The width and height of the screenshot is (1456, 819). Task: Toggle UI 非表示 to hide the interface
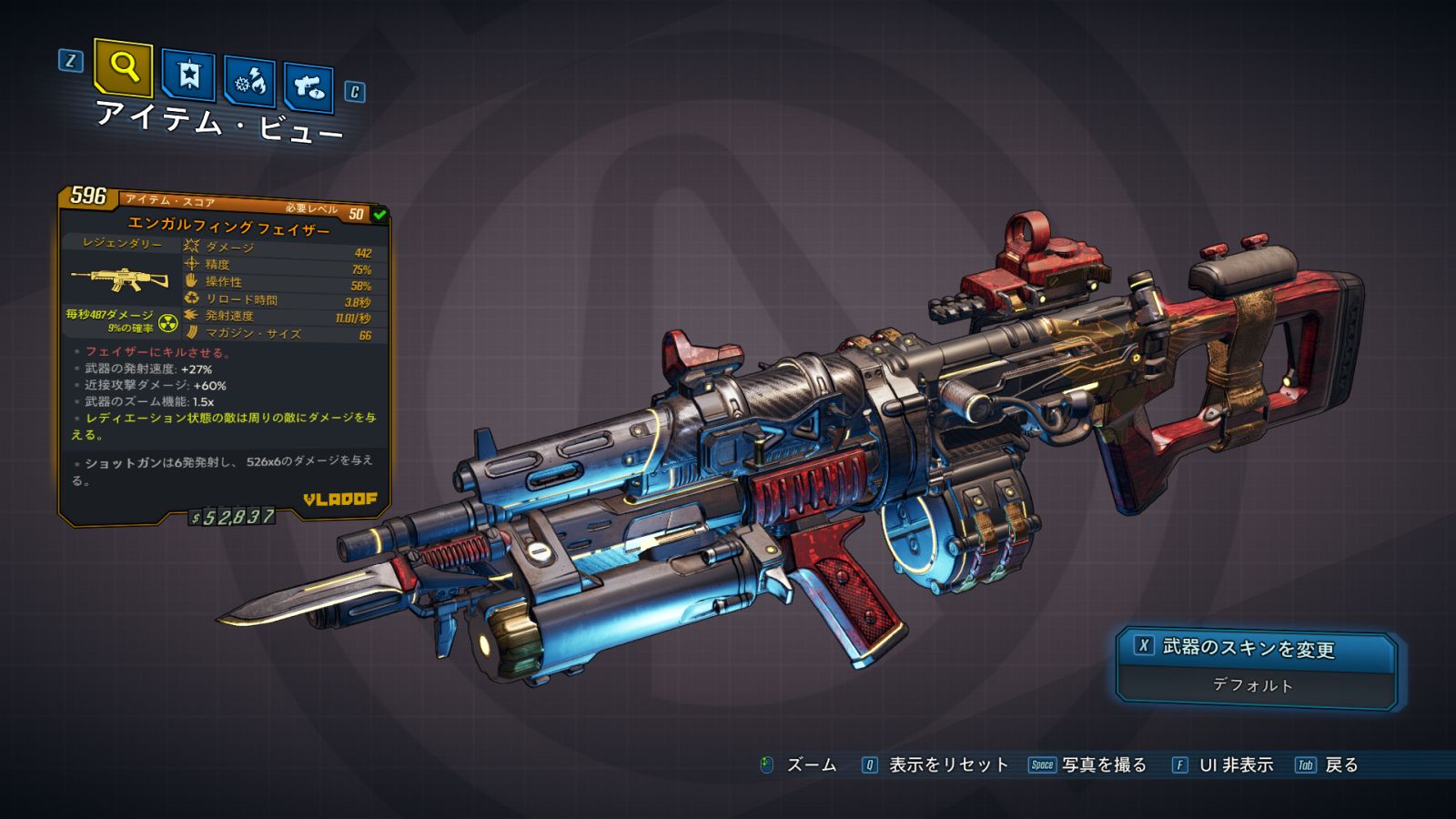pos(1235,765)
